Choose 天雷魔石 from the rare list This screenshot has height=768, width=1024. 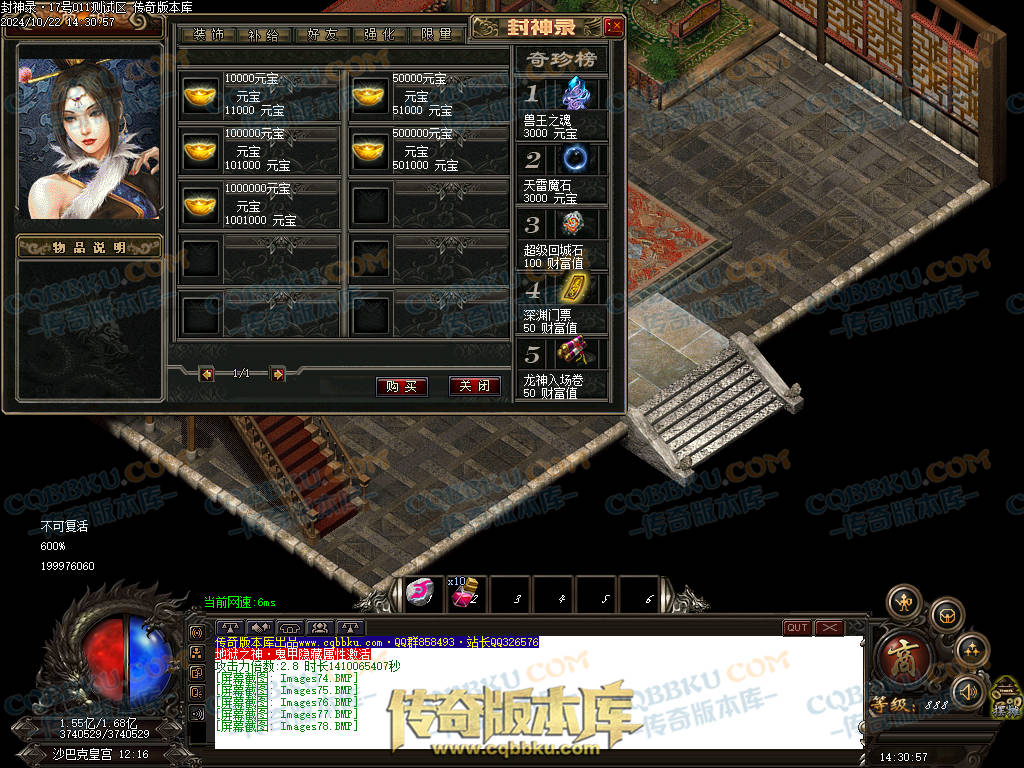[575, 158]
